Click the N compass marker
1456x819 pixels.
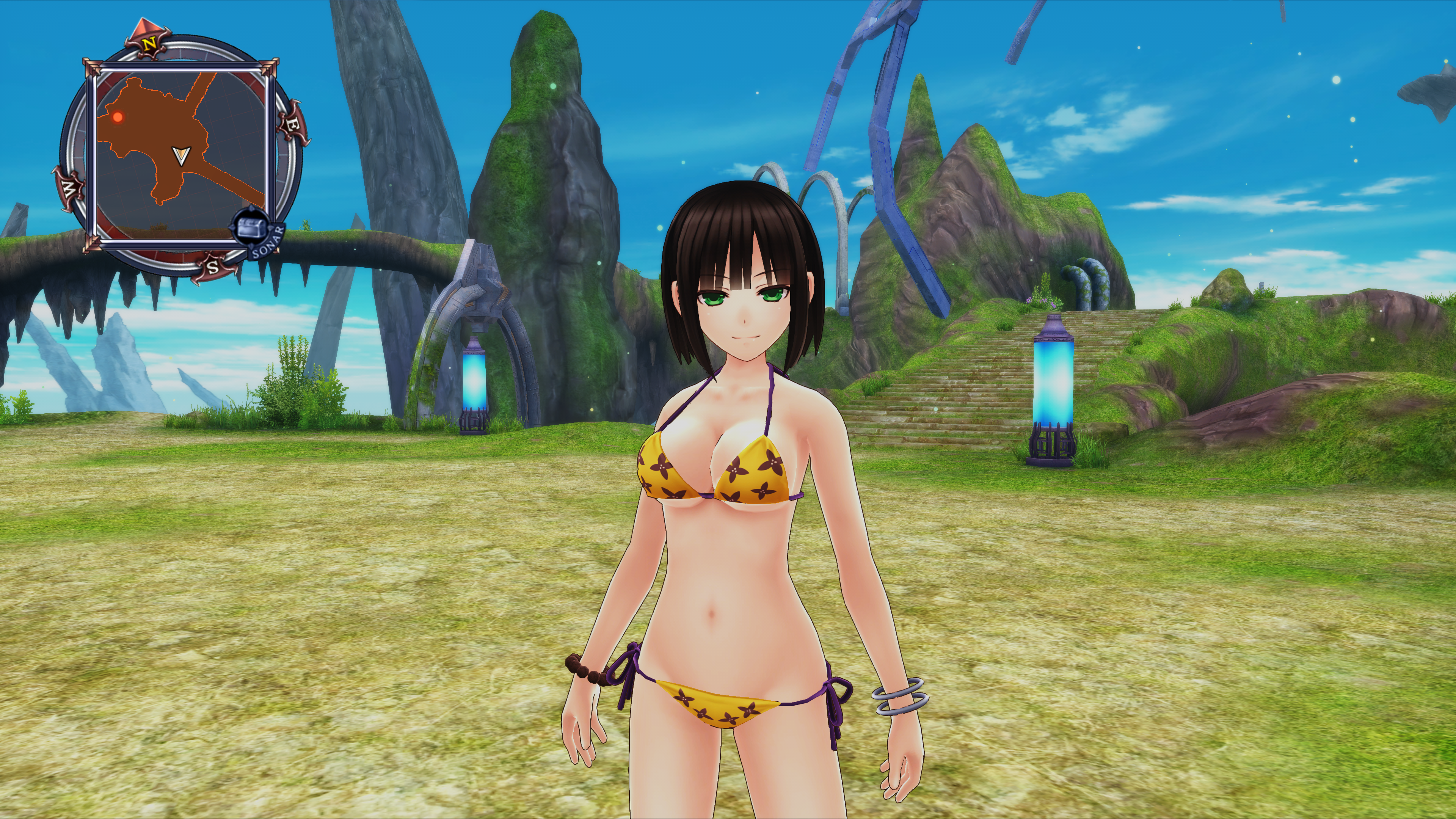pyautogui.click(x=149, y=42)
